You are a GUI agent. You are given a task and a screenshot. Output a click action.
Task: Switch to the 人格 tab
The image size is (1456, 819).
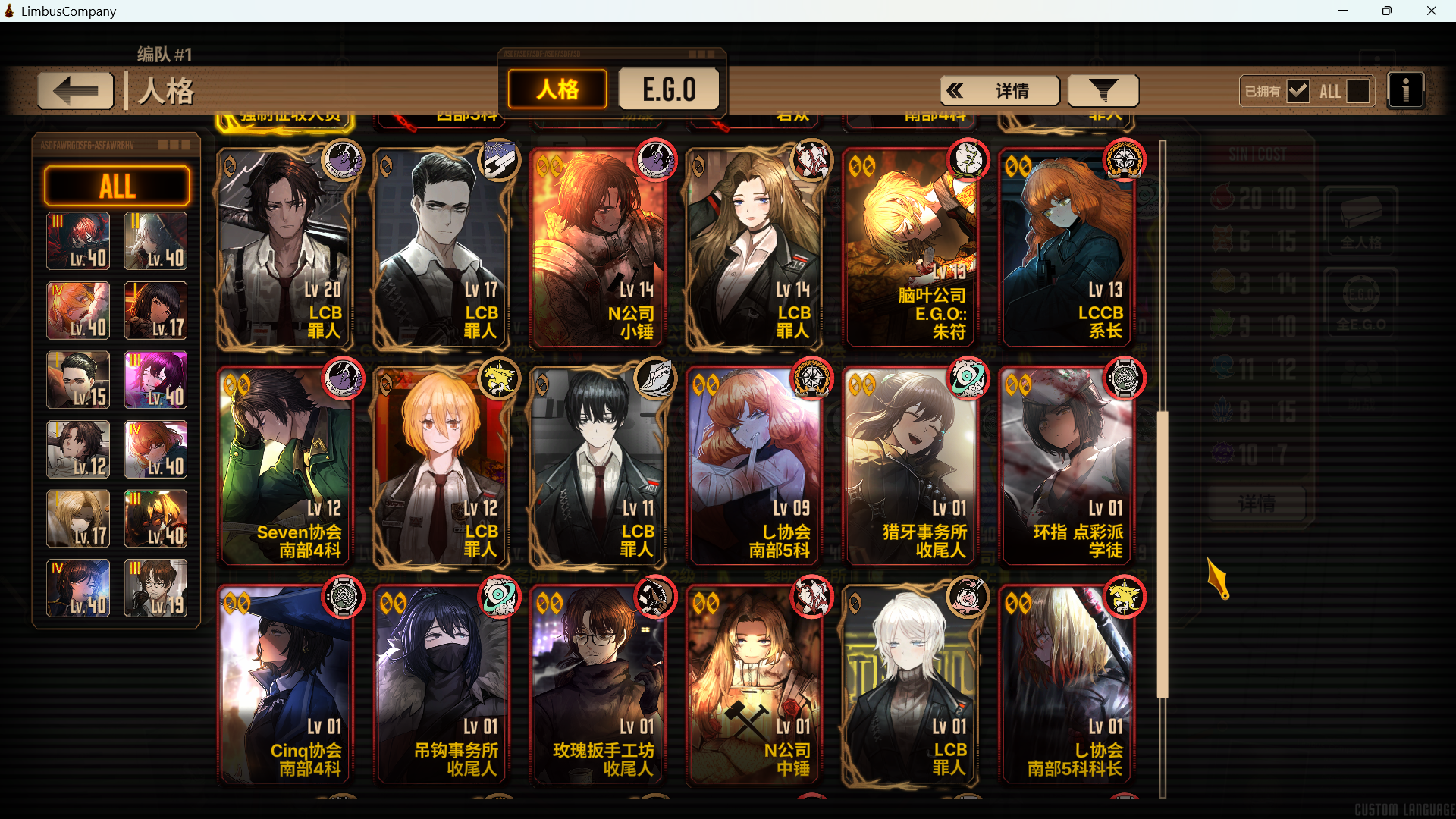557,89
